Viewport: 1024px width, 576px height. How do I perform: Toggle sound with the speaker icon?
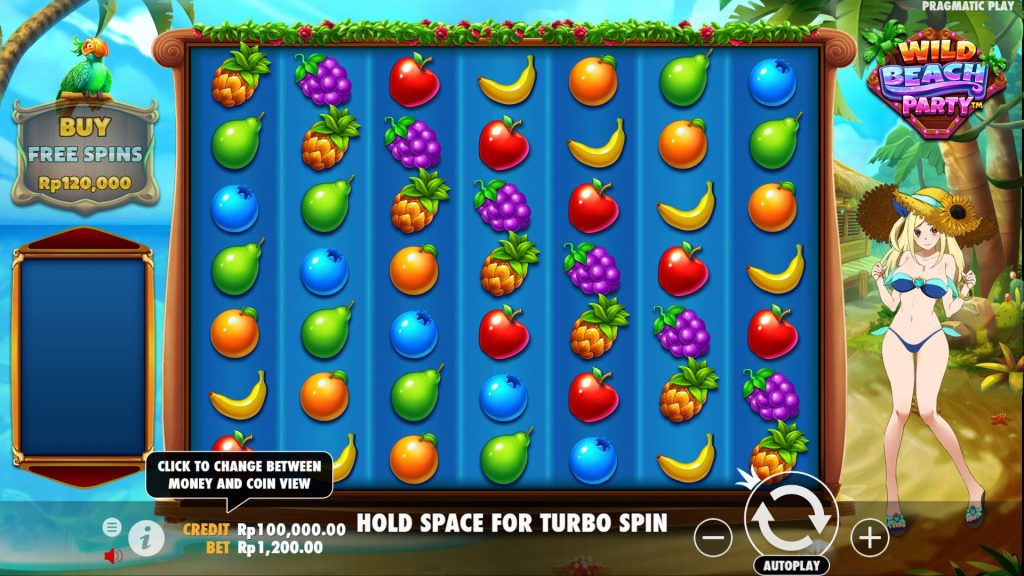click(113, 555)
